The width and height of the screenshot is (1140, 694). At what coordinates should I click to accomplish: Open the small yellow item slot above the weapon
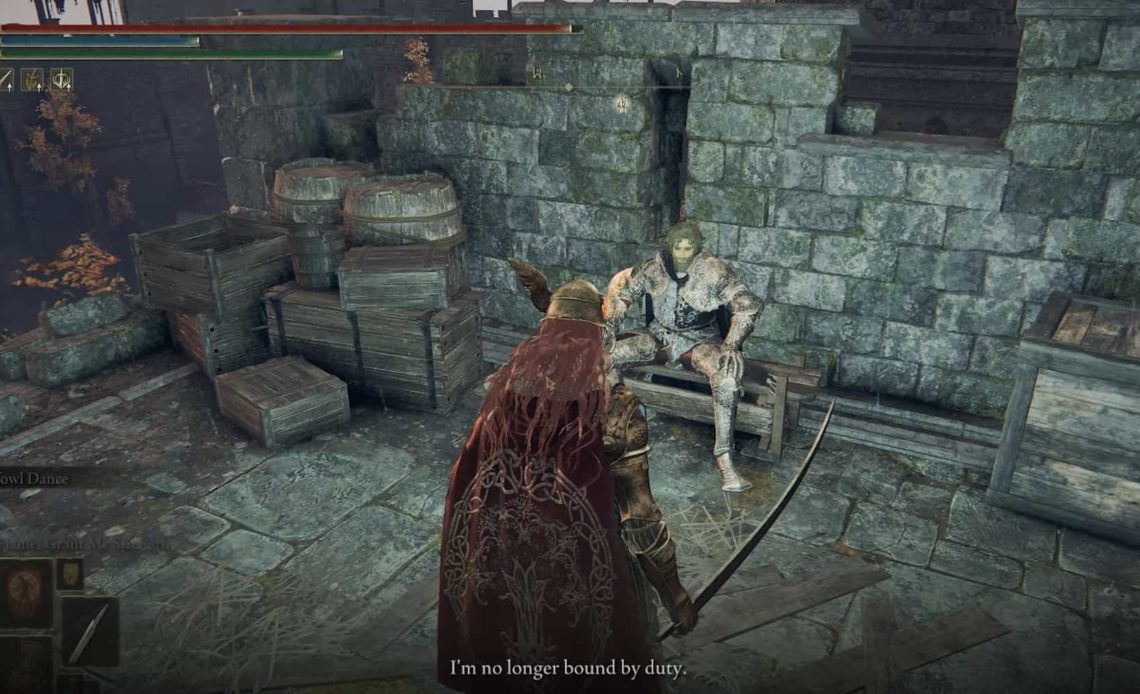(x=69, y=574)
